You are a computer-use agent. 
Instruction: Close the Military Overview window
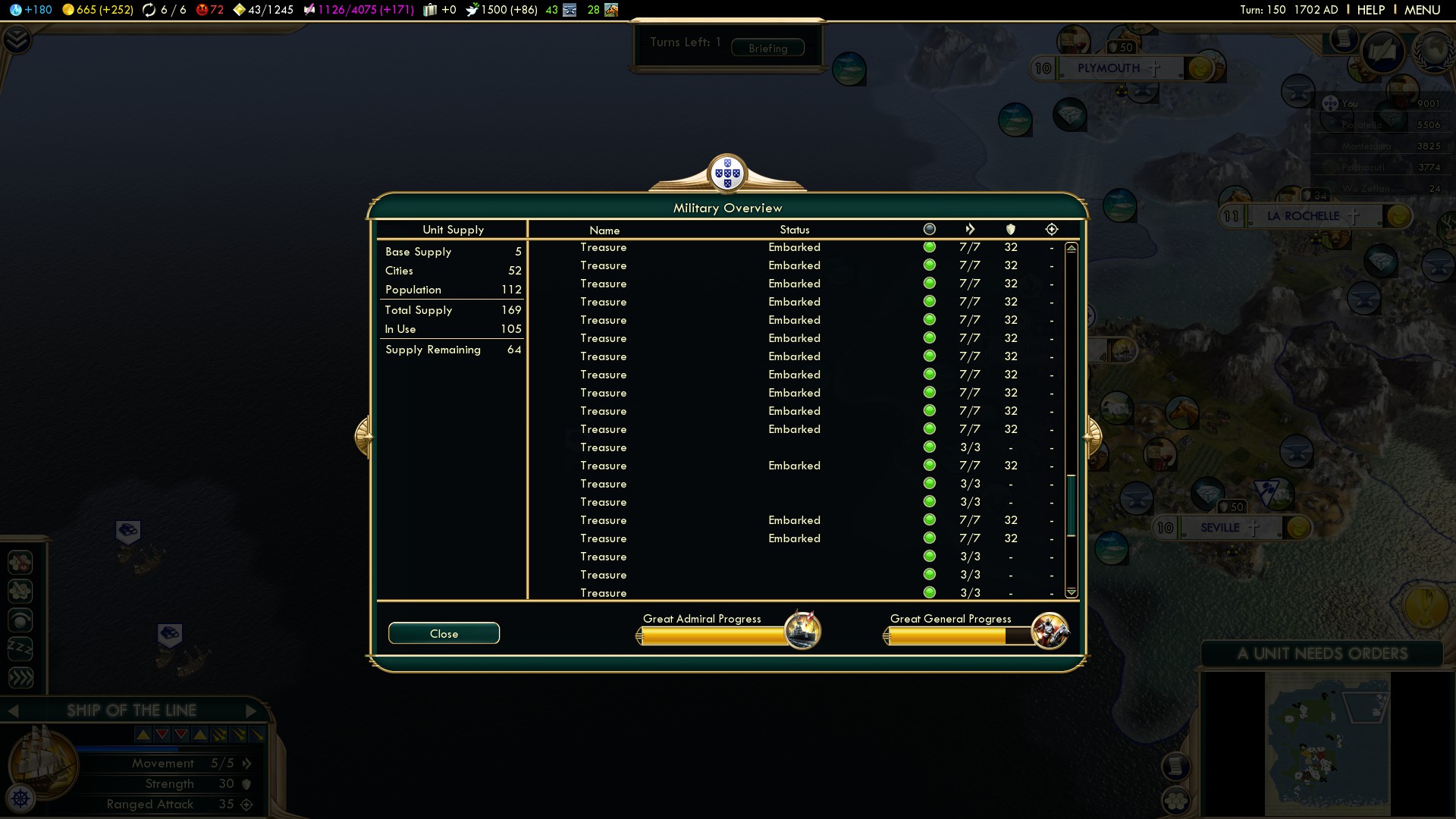click(444, 633)
